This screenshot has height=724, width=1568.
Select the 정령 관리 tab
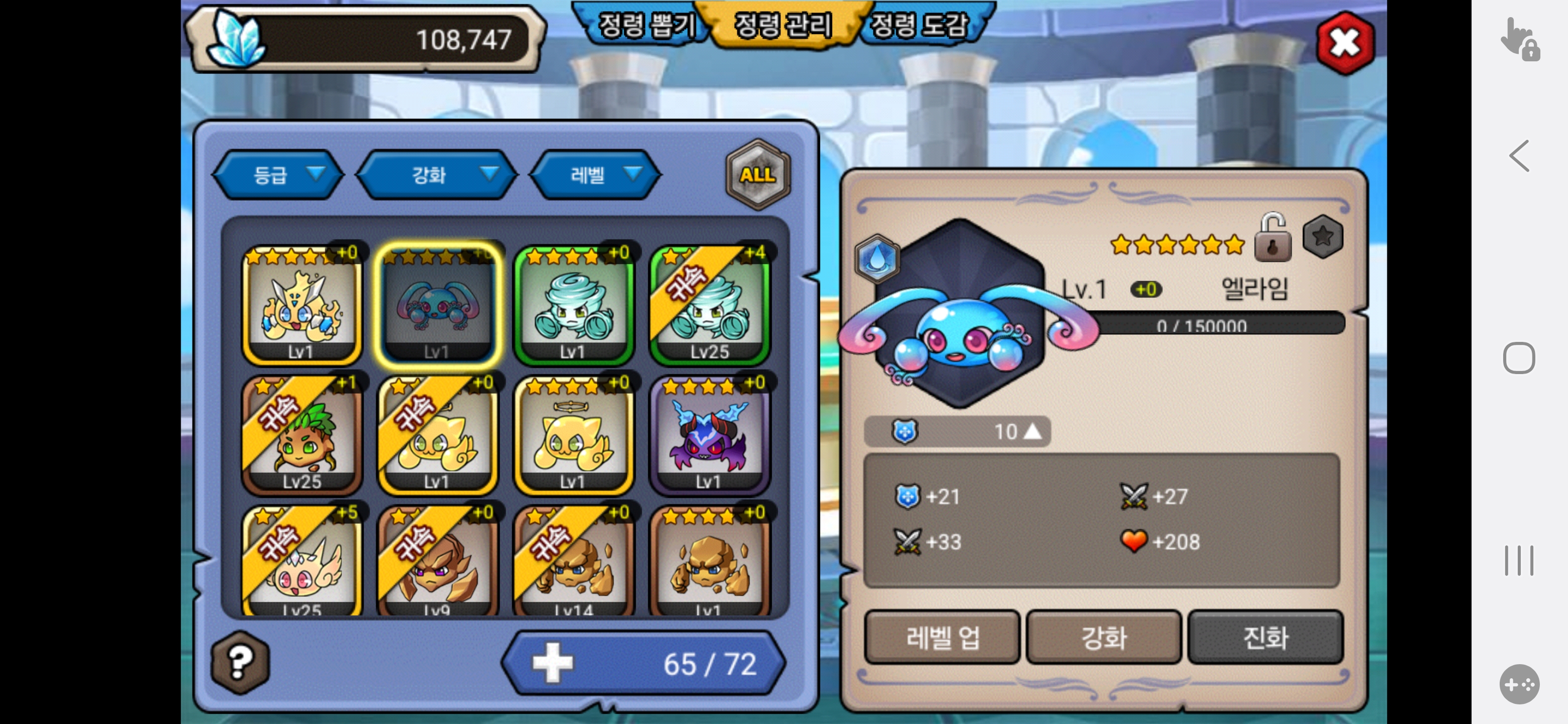pos(783,26)
